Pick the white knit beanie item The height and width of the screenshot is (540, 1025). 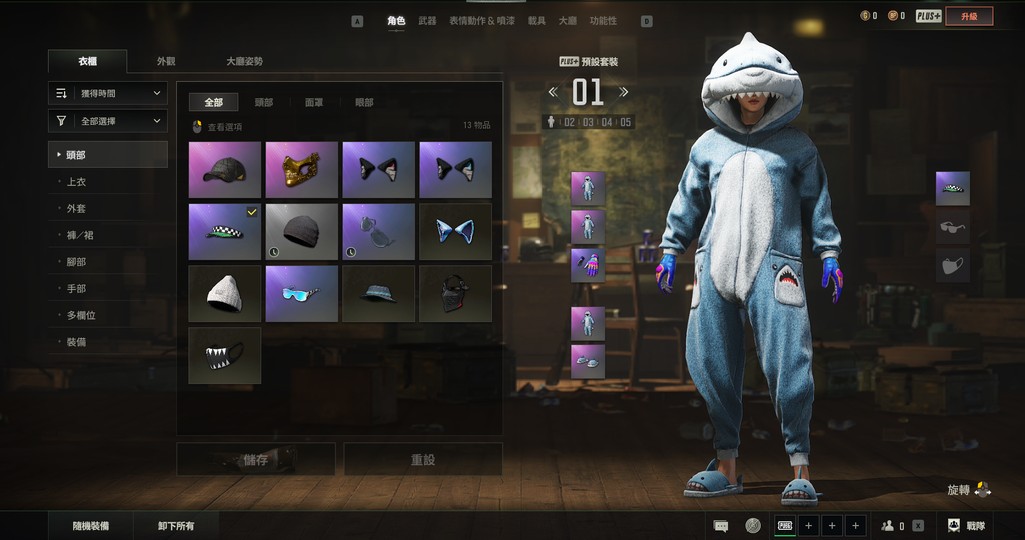coord(224,293)
